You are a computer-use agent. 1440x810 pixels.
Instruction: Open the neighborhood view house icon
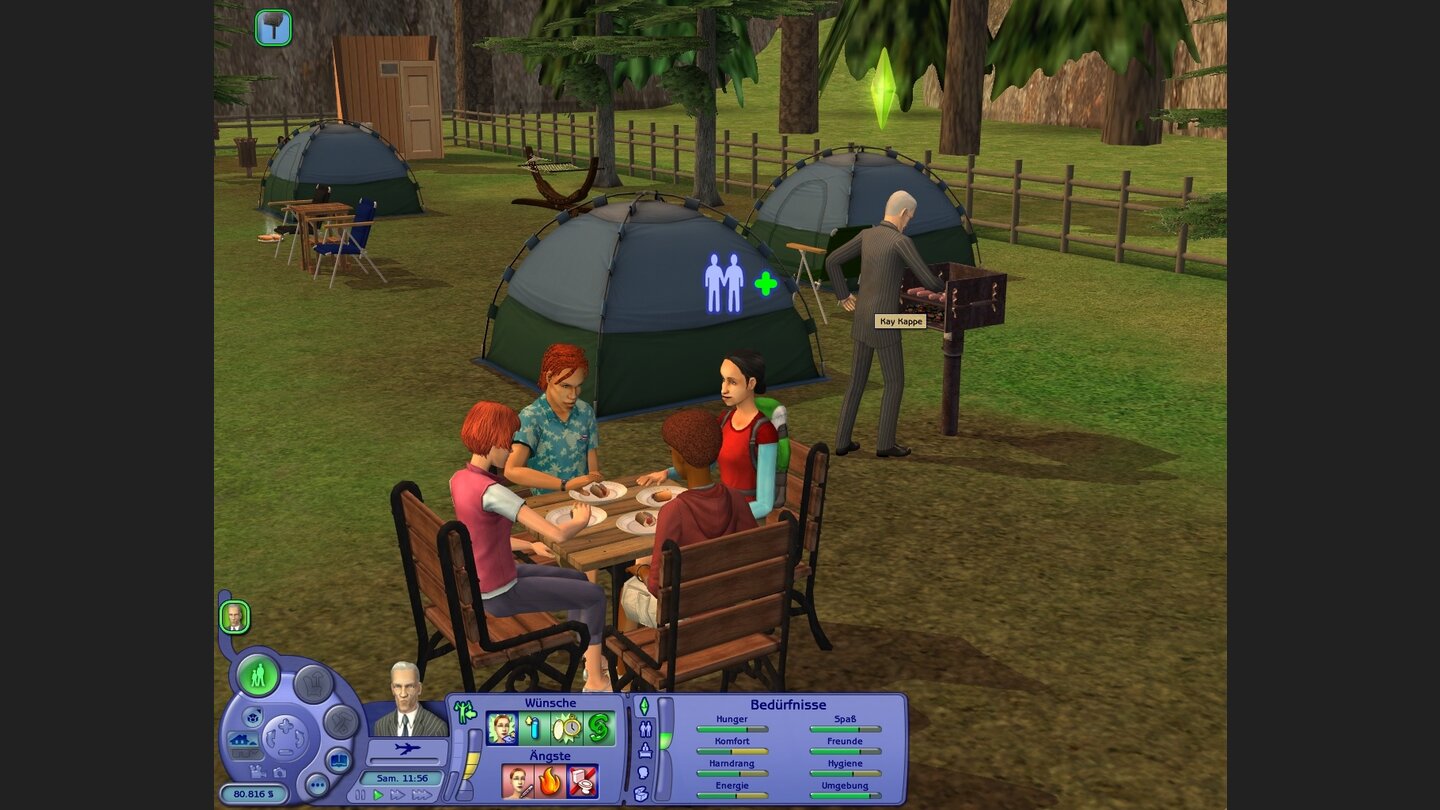(243, 740)
